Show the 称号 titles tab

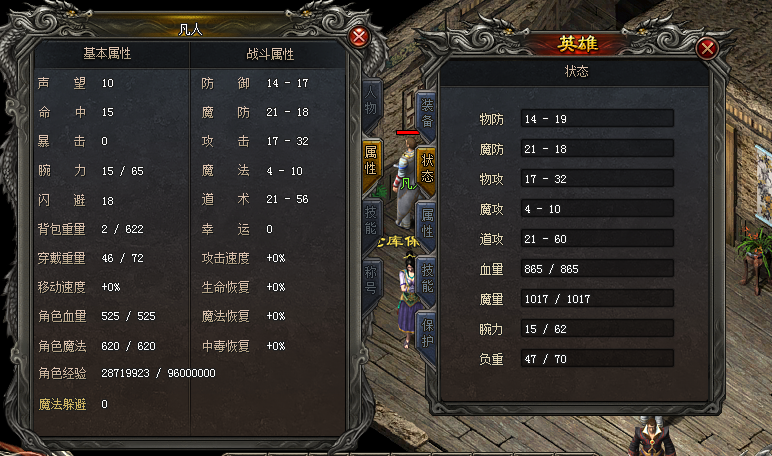click(x=370, y=277)
